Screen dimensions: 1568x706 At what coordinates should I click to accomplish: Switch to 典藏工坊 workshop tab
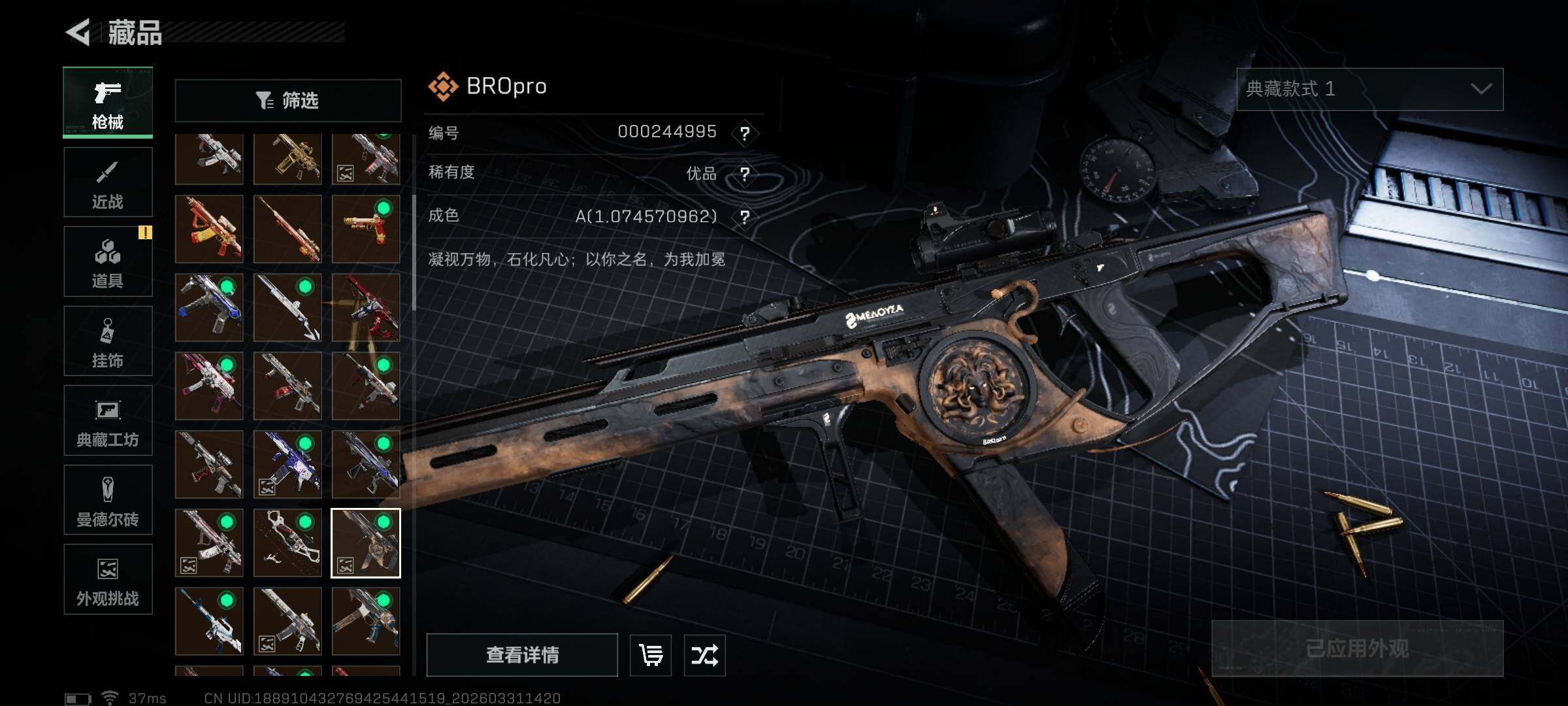coord(108,420)
